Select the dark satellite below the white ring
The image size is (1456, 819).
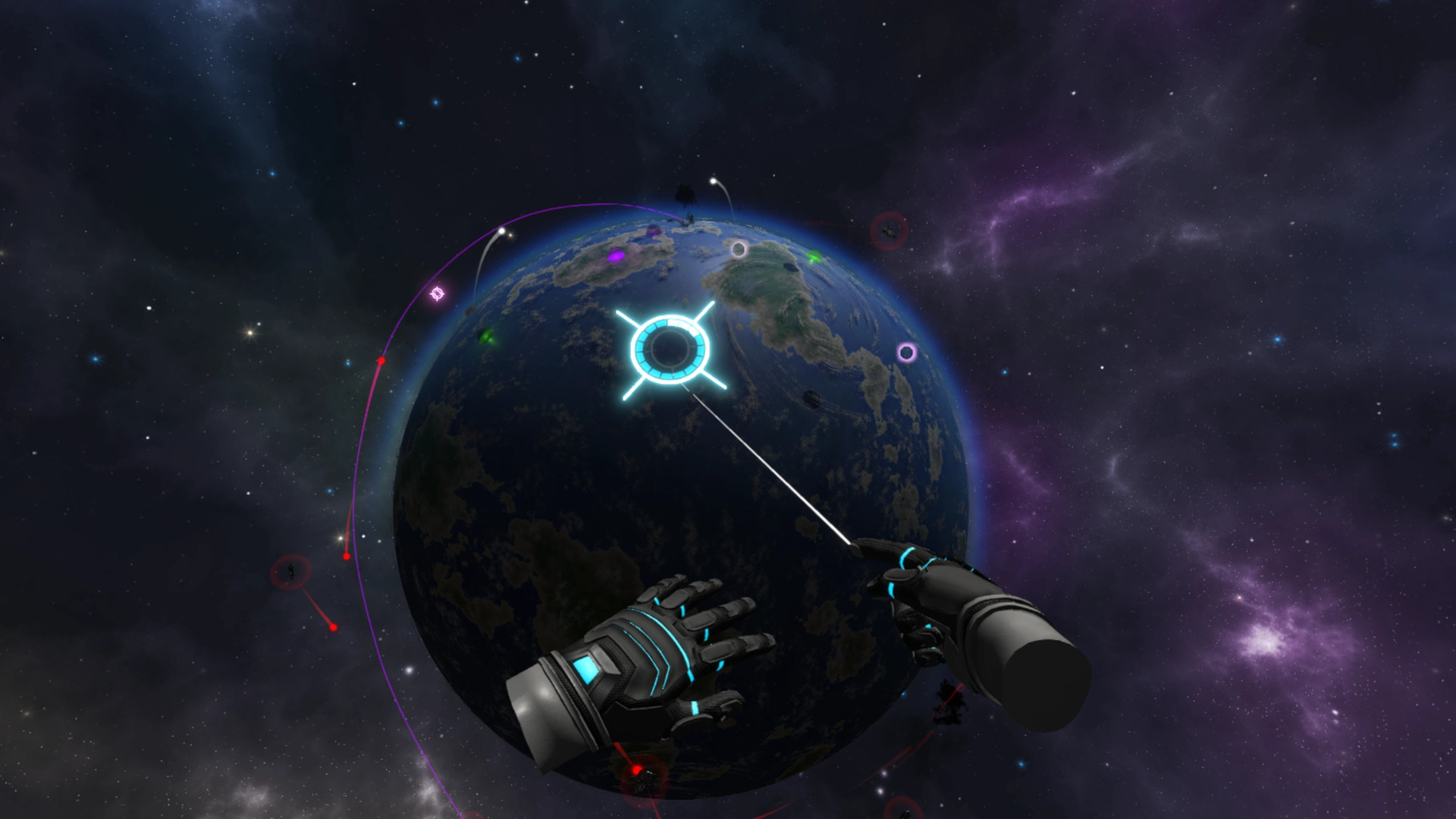tap(813, 399)
